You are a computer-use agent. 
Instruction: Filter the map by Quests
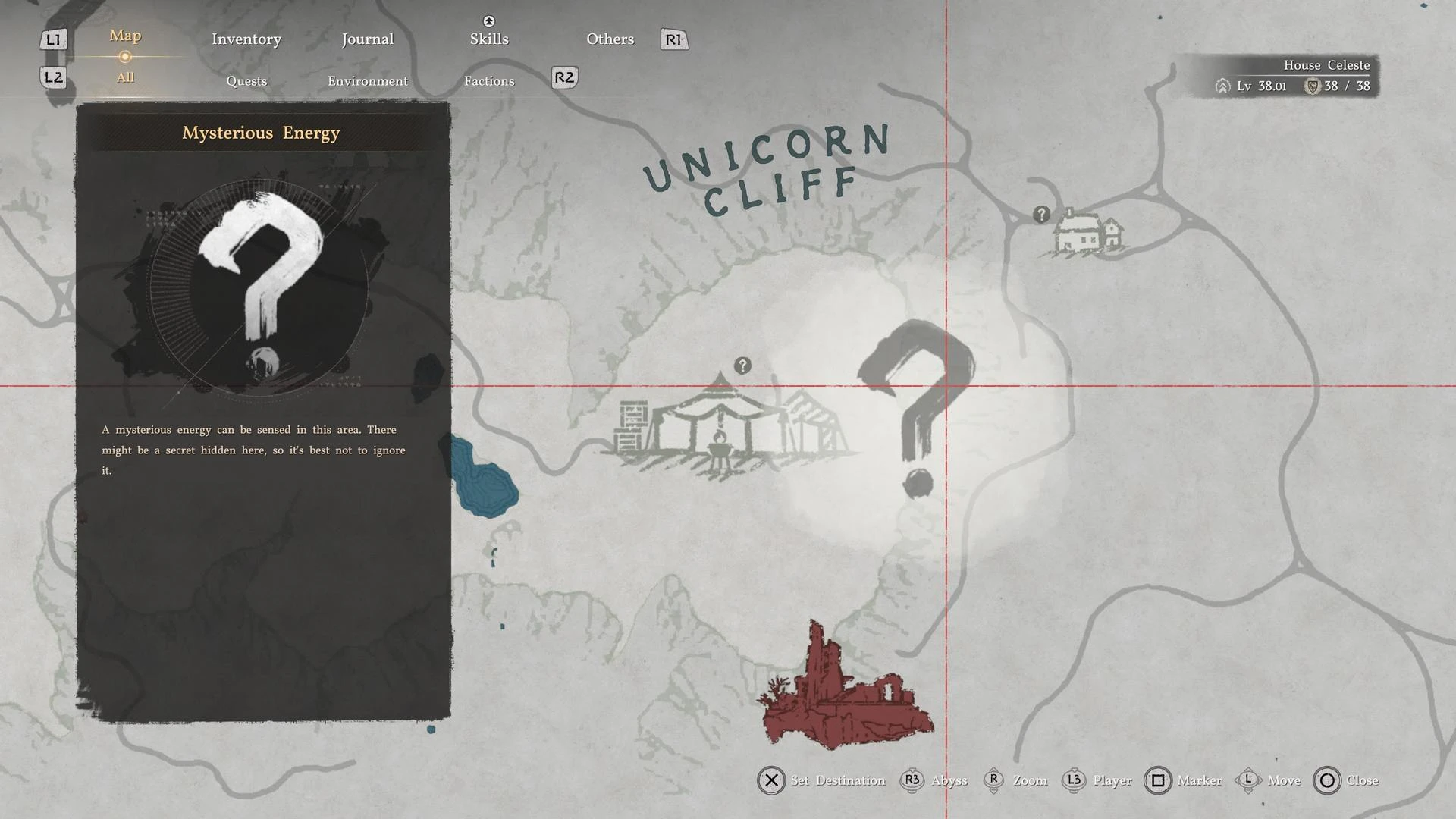(246, 81)
